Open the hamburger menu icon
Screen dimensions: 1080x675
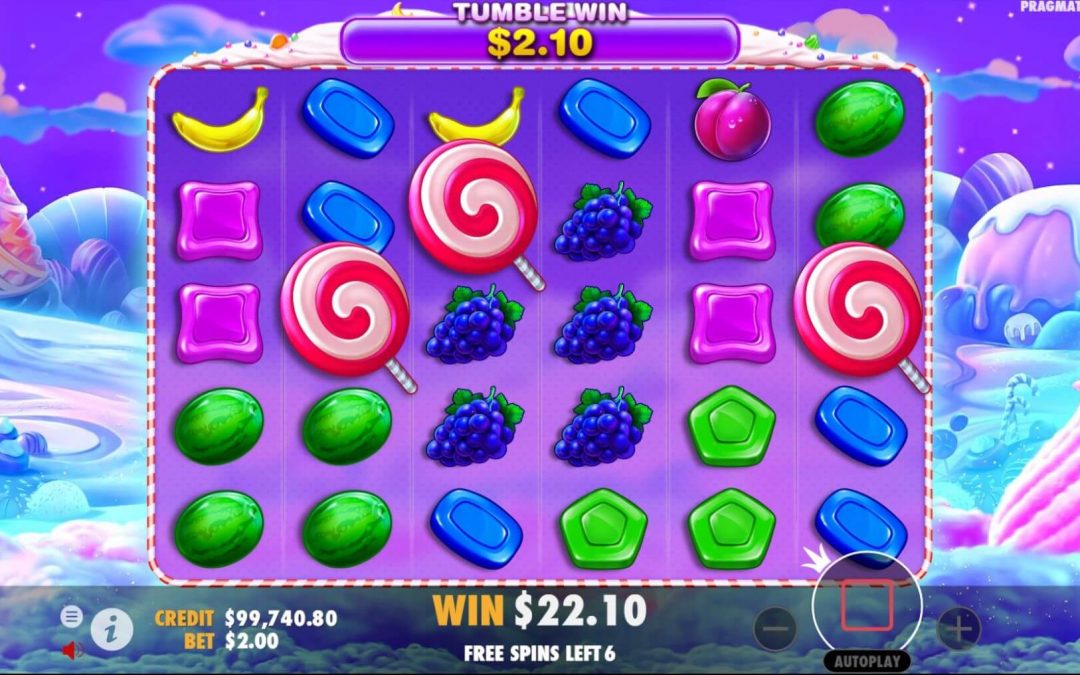coord(71,617)
